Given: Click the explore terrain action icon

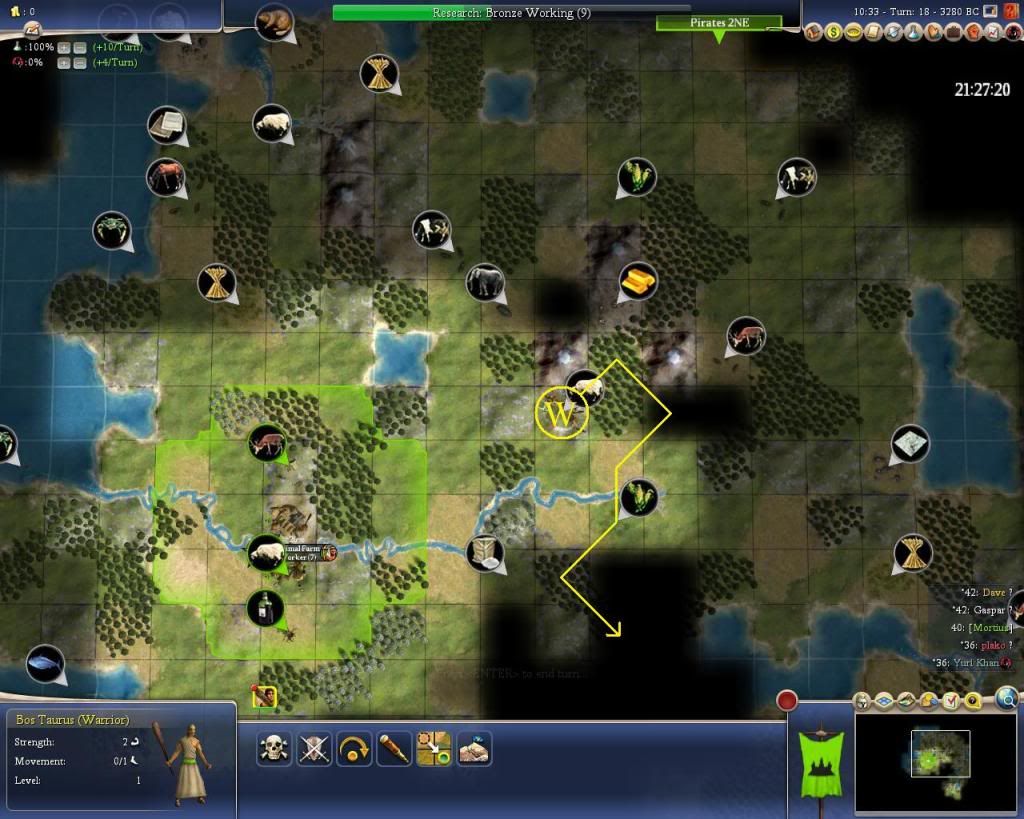Looking at the screenshot, I should [x=474, y=748].
